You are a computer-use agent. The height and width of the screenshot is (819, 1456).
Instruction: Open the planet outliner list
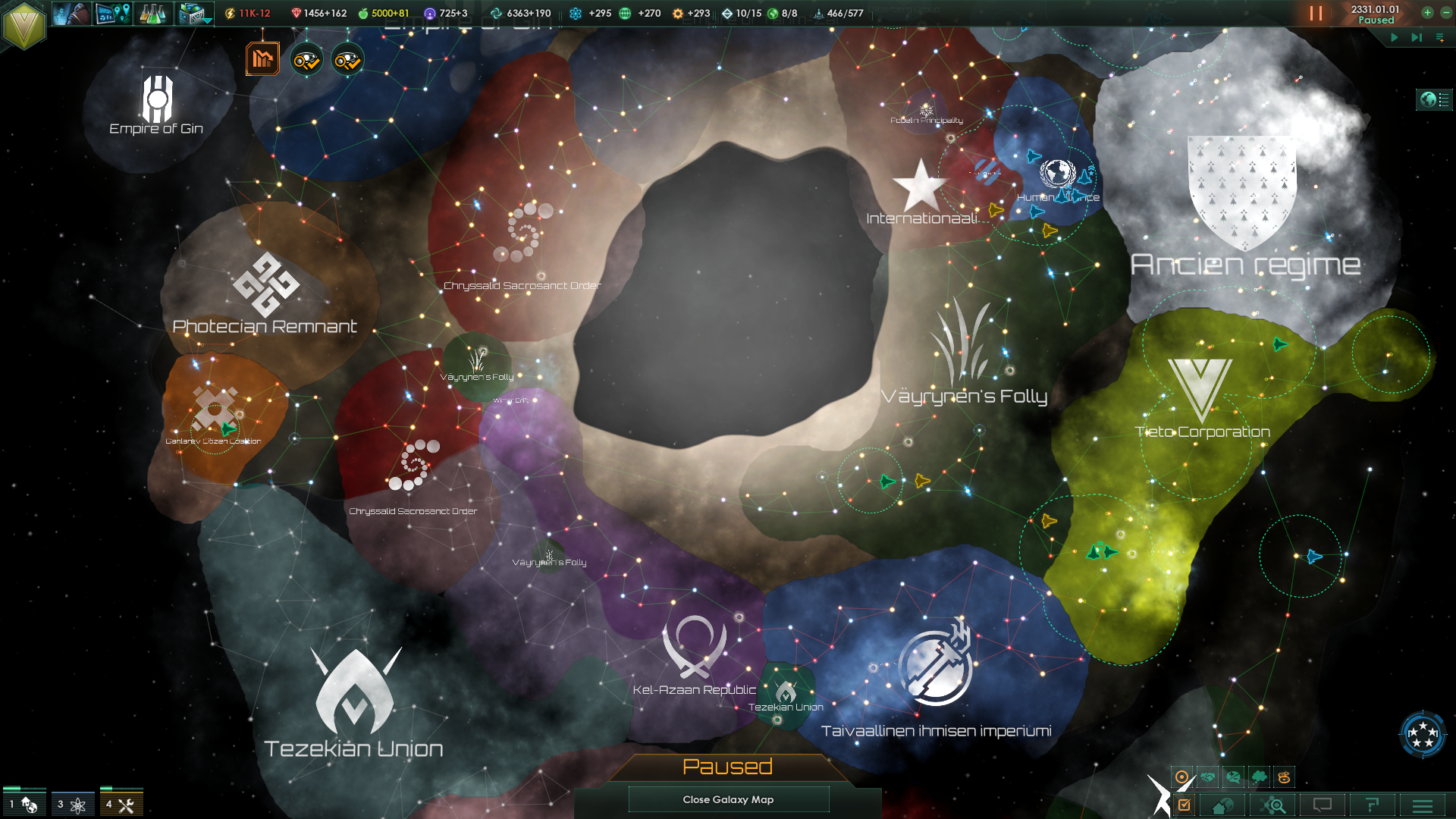[1434, 99]
